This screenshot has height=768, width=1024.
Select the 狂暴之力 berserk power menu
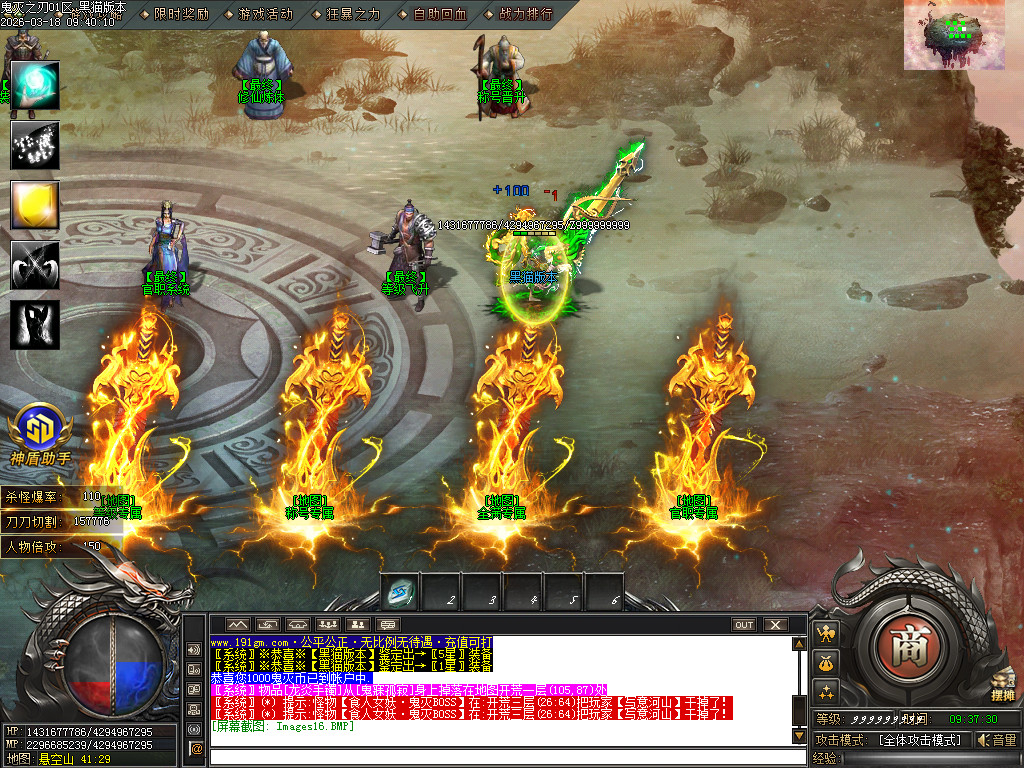point(353,14)
